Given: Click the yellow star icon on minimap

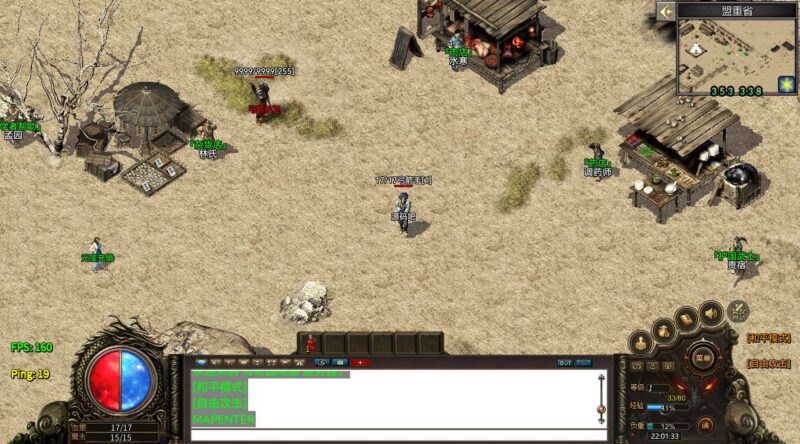Looking at the screenshot, I should pyautogui.click(x=785, y=83).
